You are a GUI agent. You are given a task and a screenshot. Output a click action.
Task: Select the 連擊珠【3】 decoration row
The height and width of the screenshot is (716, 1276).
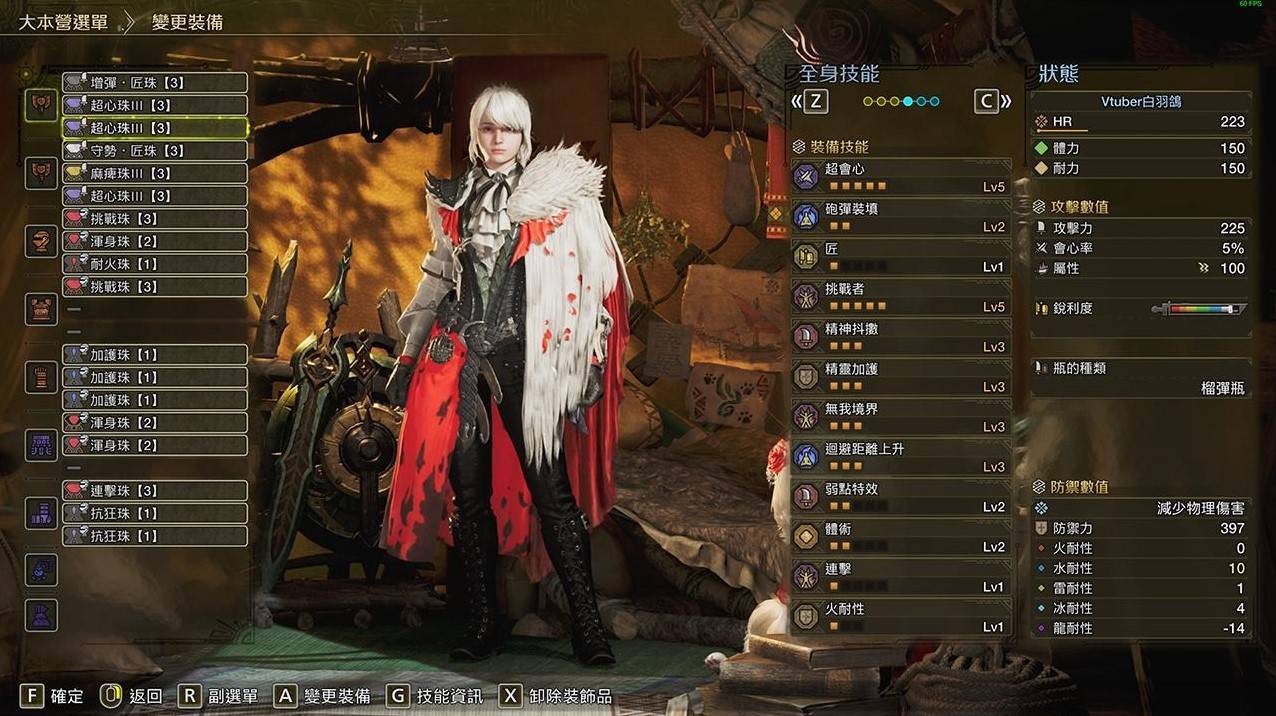pos(154,491)
